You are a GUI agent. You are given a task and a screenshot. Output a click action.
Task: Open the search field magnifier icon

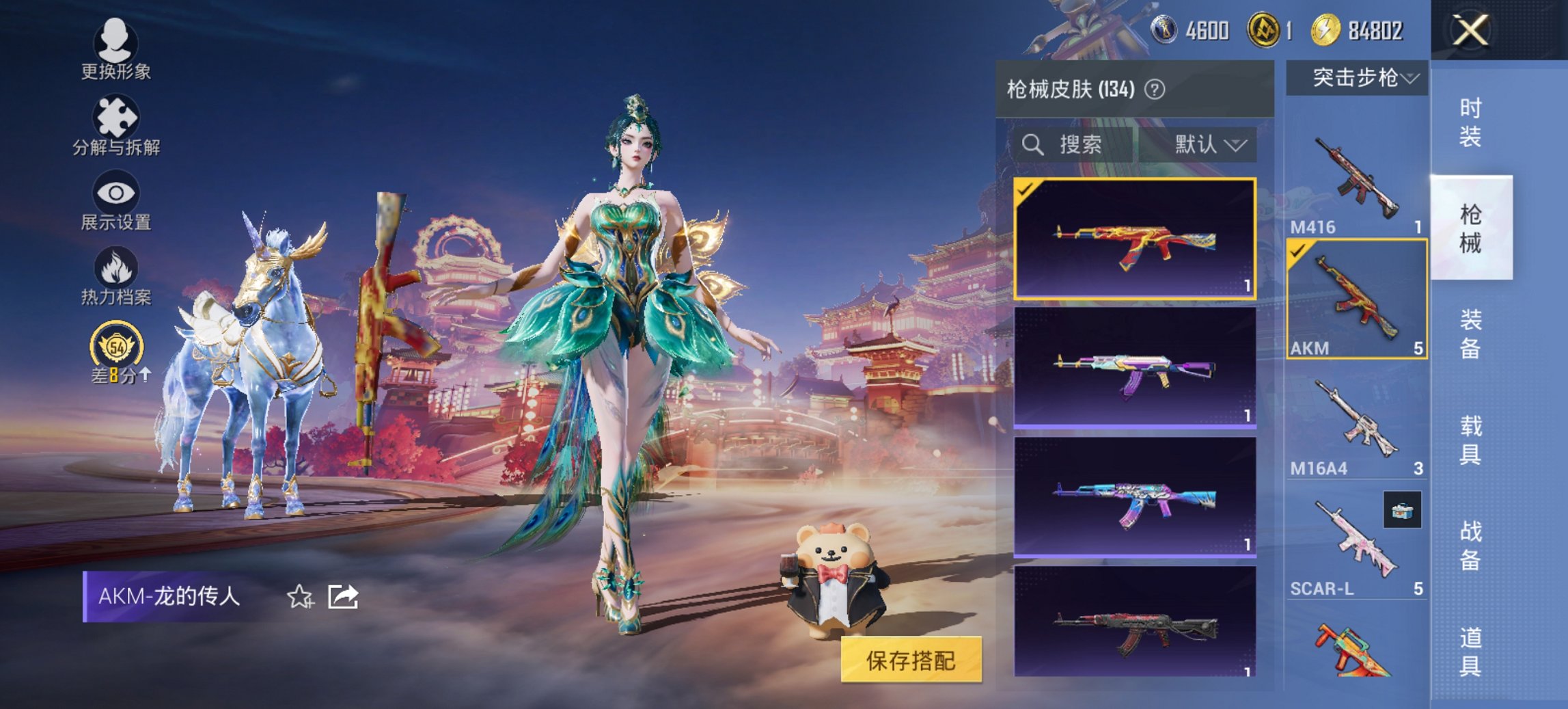1032,145
